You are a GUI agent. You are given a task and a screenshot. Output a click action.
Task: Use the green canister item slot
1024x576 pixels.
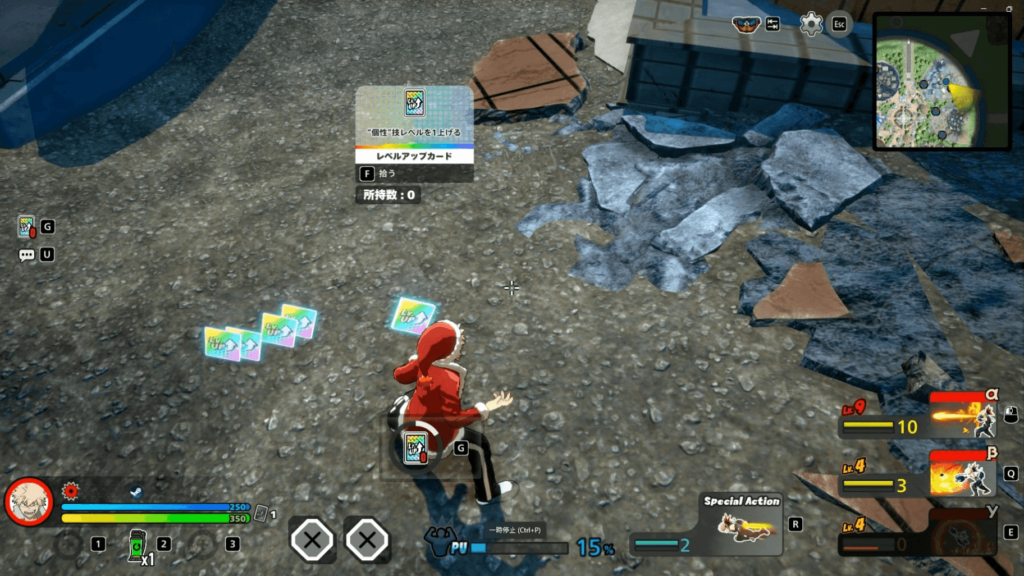(x=138, y=545)
